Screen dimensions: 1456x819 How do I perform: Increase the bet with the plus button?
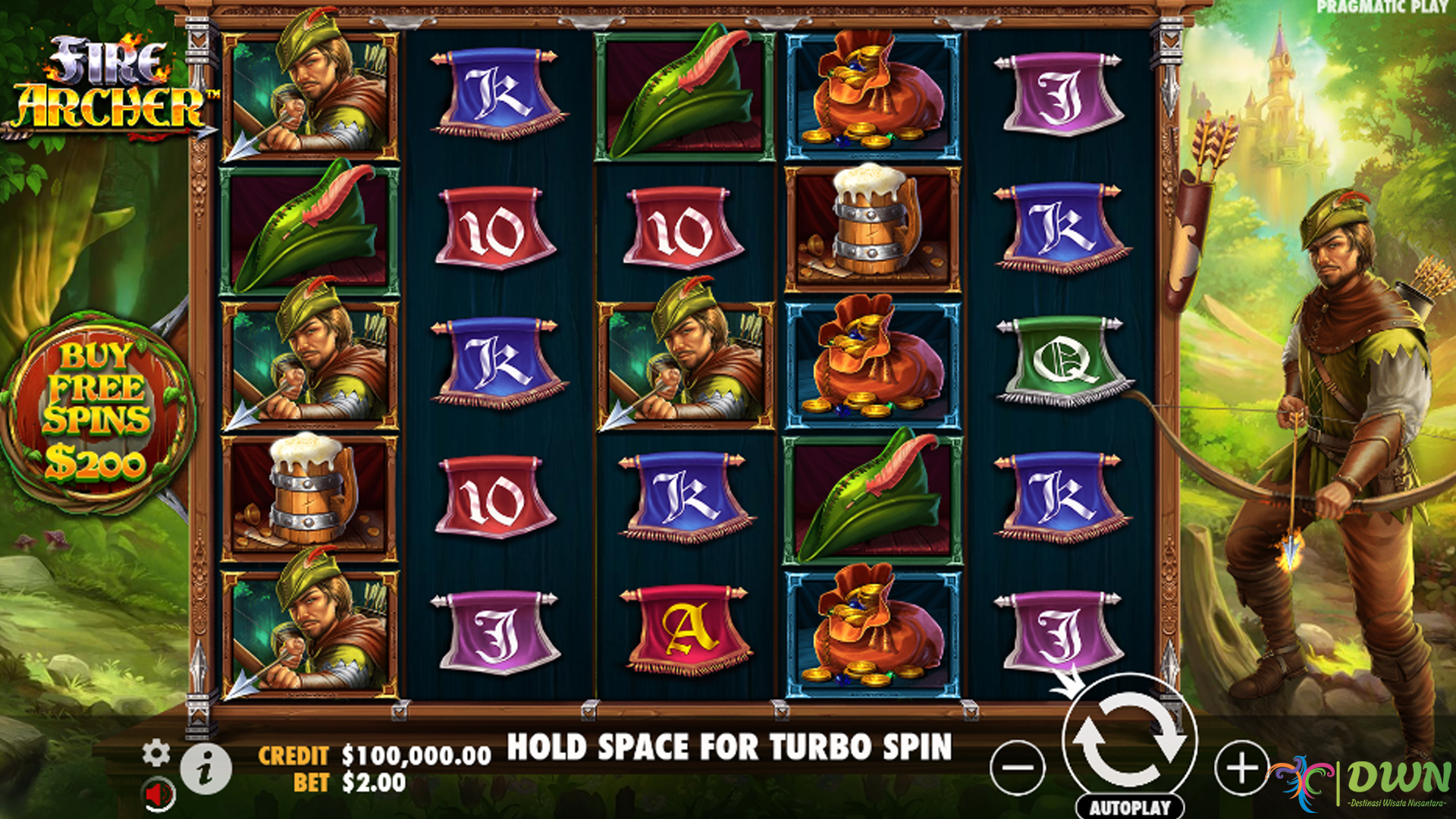[1241, 767]
